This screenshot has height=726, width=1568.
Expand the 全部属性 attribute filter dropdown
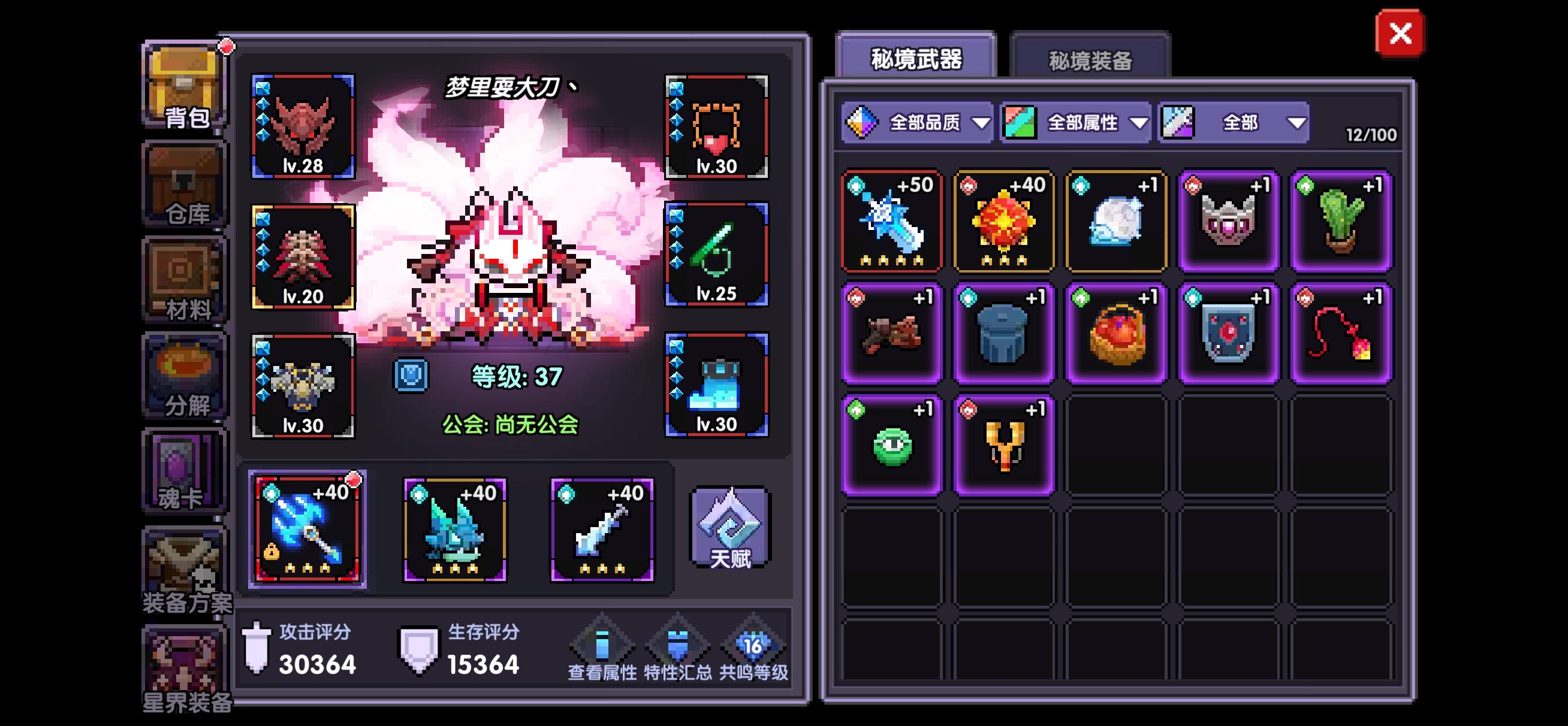[x=1077, y=122]
